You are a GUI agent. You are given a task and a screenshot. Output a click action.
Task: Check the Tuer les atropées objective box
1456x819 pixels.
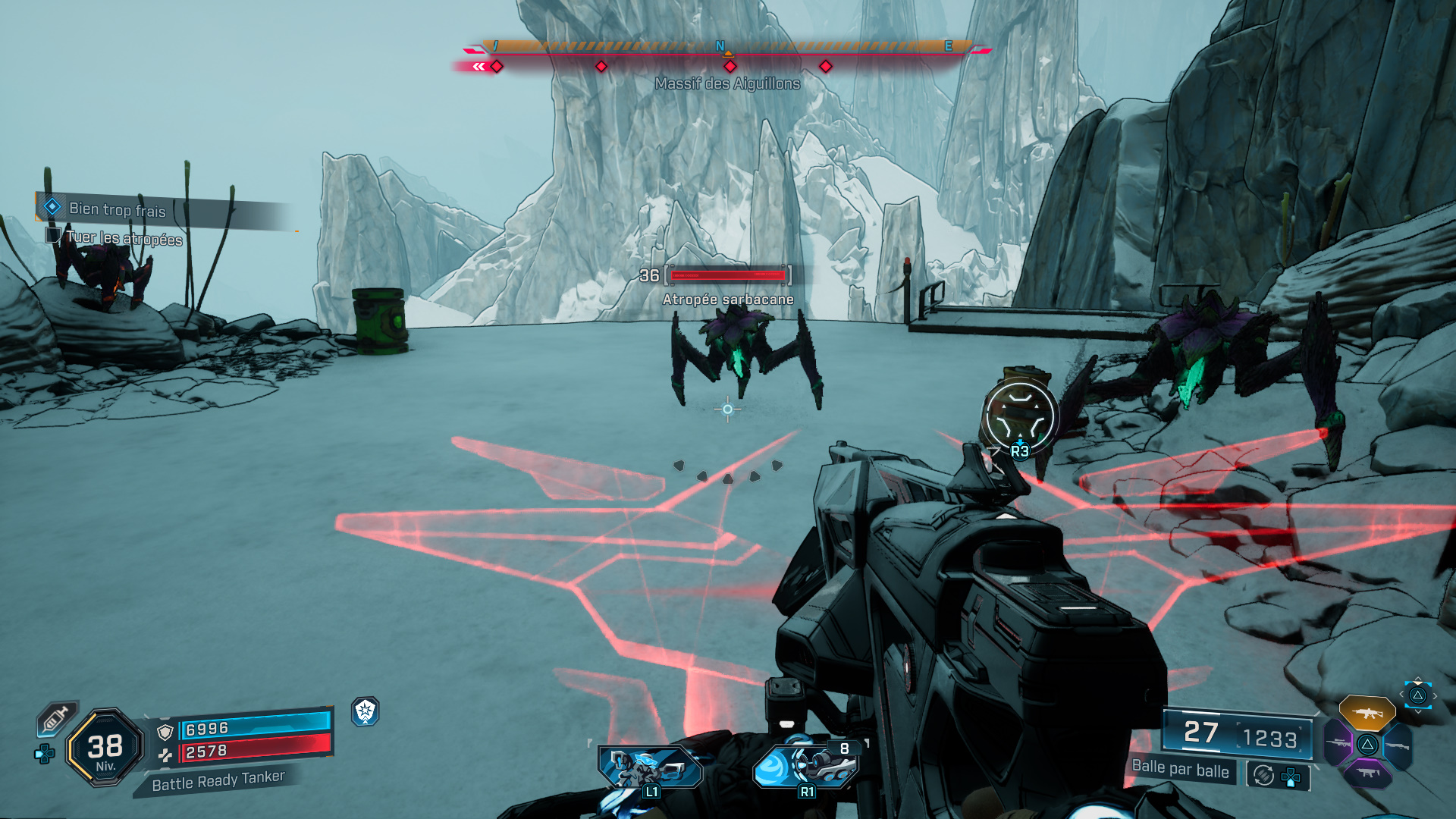[53, 235]
